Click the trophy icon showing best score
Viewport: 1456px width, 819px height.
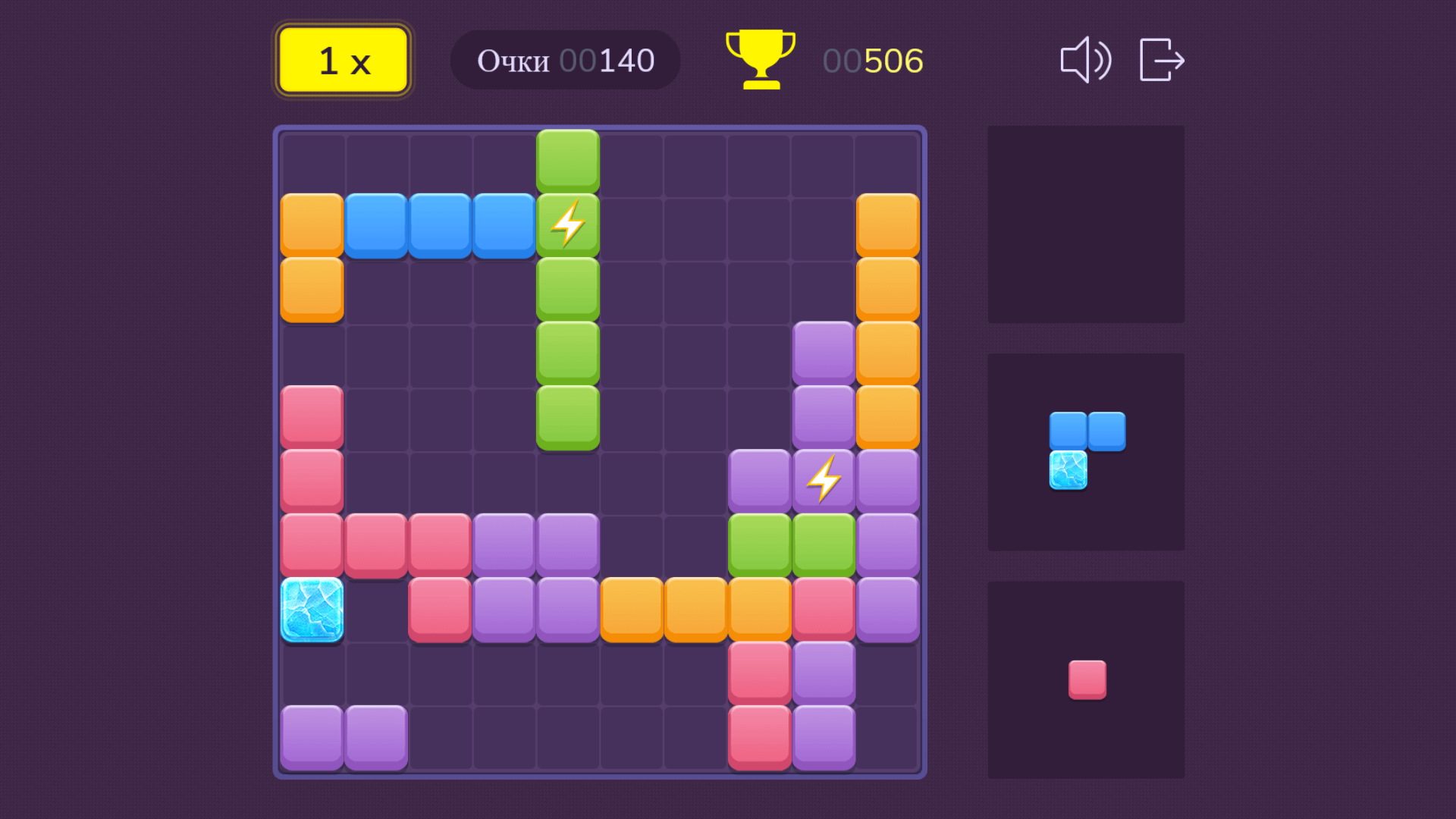(x=759, y=59)
